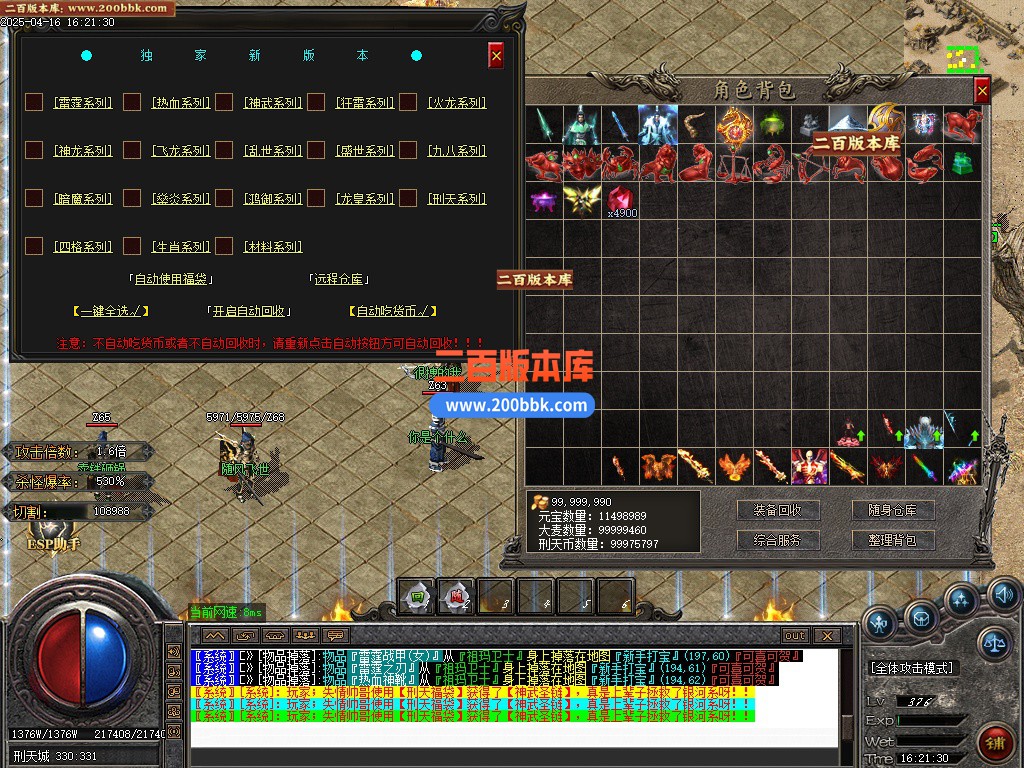Open the 随身仓库 portable storage
Image resolution: width=1024 pixels, height=768 pixels.
(892, 510)
